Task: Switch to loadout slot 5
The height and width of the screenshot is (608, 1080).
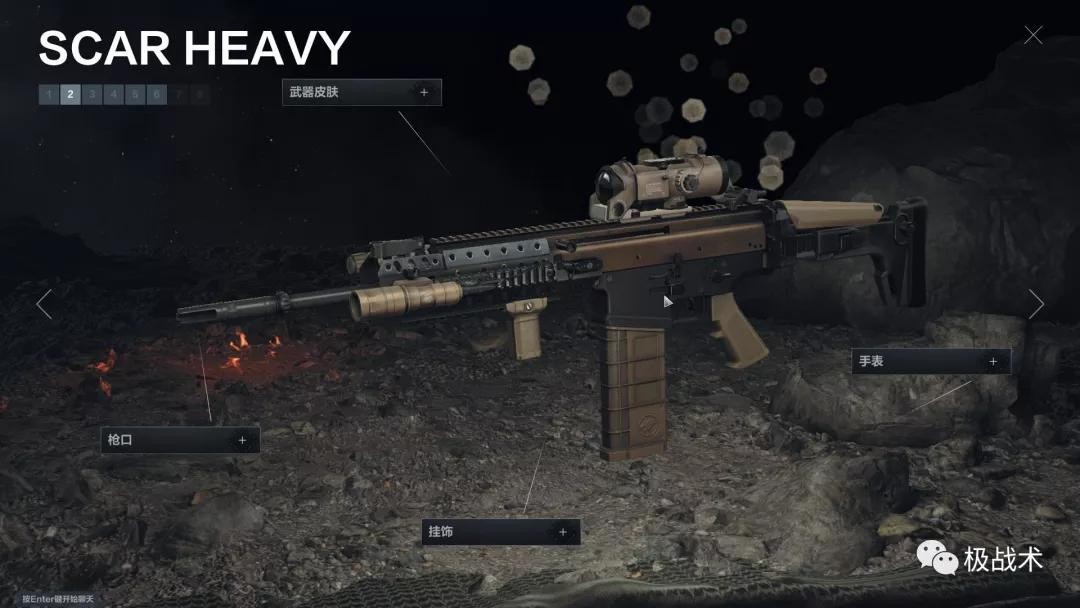Action: tap(136, 95)
